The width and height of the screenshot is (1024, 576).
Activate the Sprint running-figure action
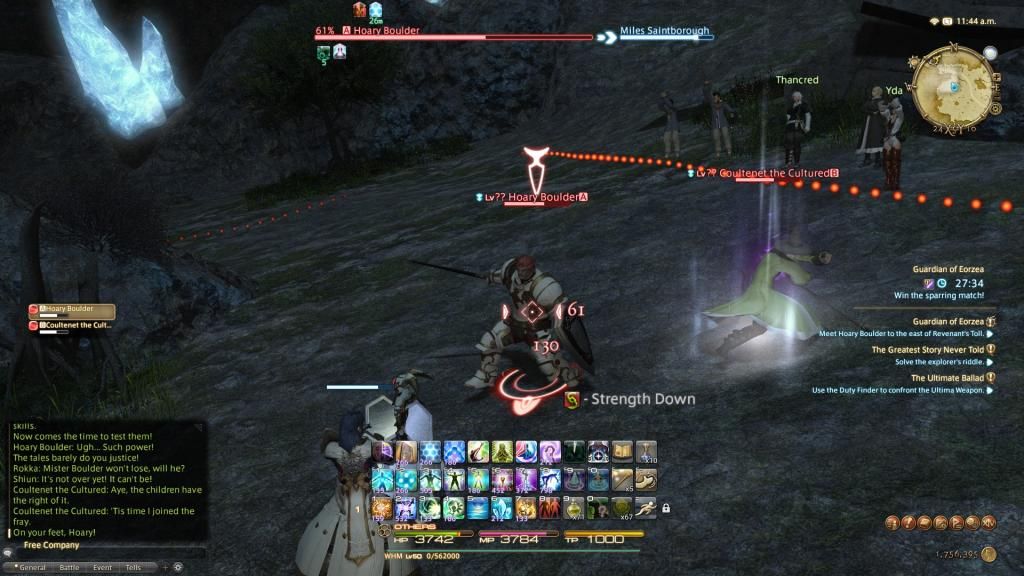[x=647, y=507]
